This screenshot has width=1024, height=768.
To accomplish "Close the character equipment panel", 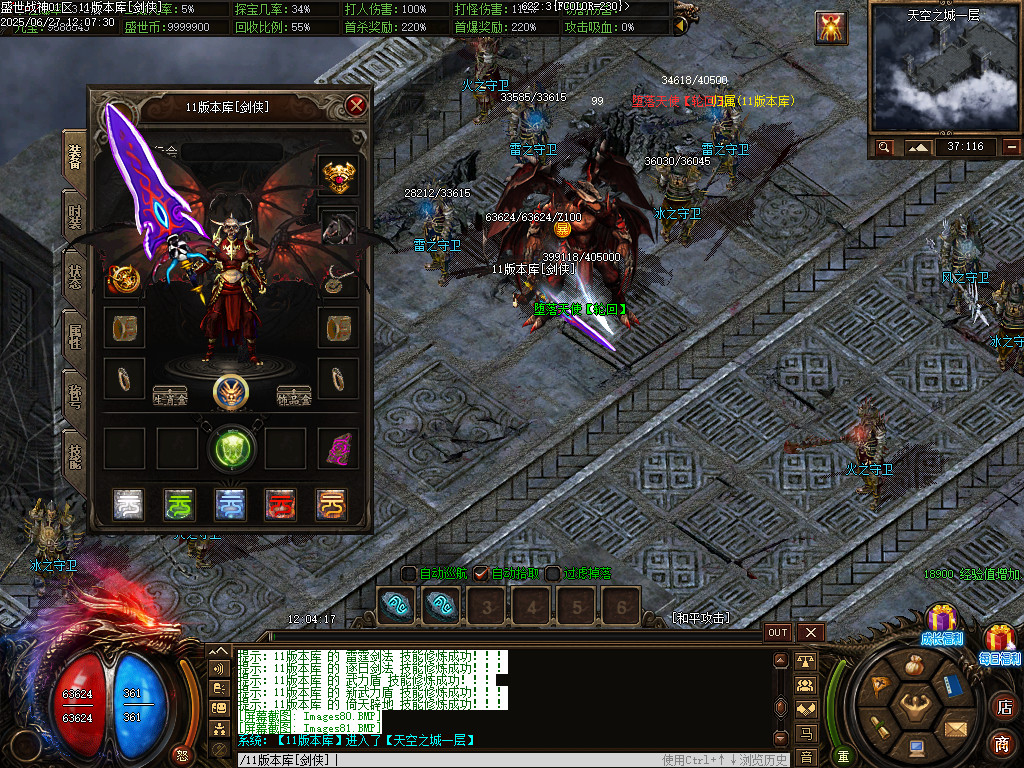I will 356,105.
